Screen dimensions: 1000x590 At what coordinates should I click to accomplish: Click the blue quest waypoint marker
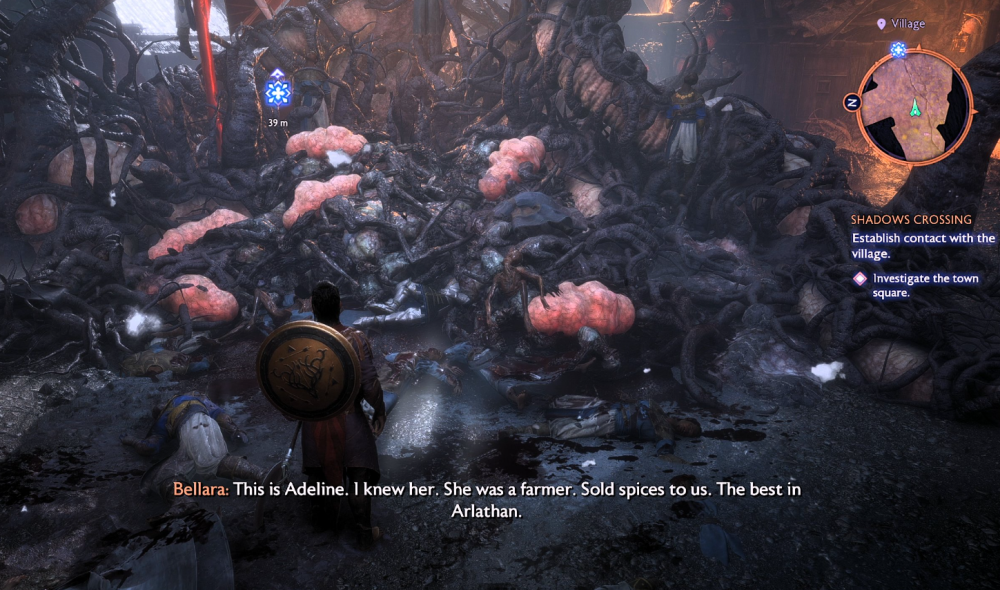tap(277, 93)
